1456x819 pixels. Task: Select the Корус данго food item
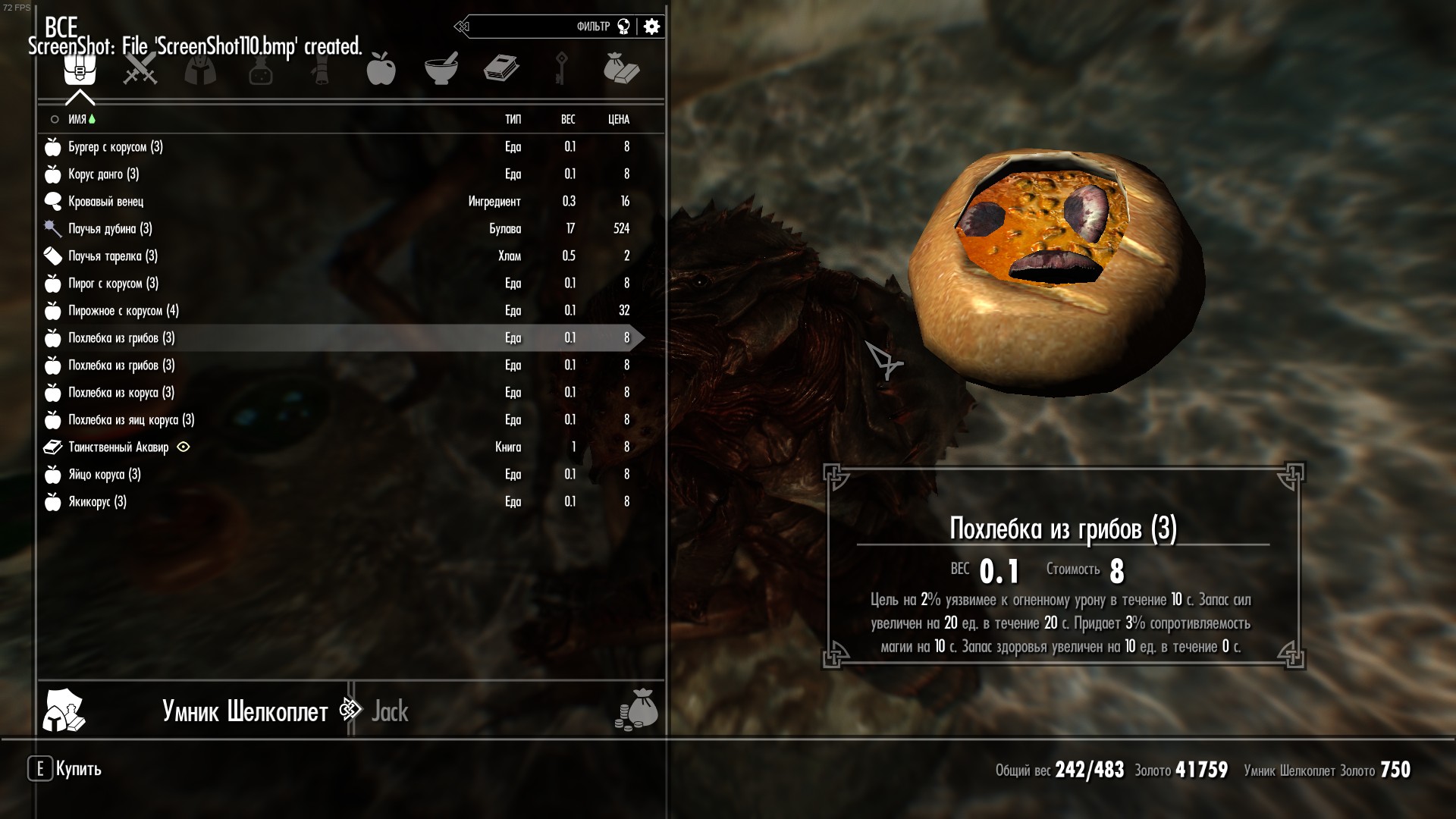click(103, 174)
